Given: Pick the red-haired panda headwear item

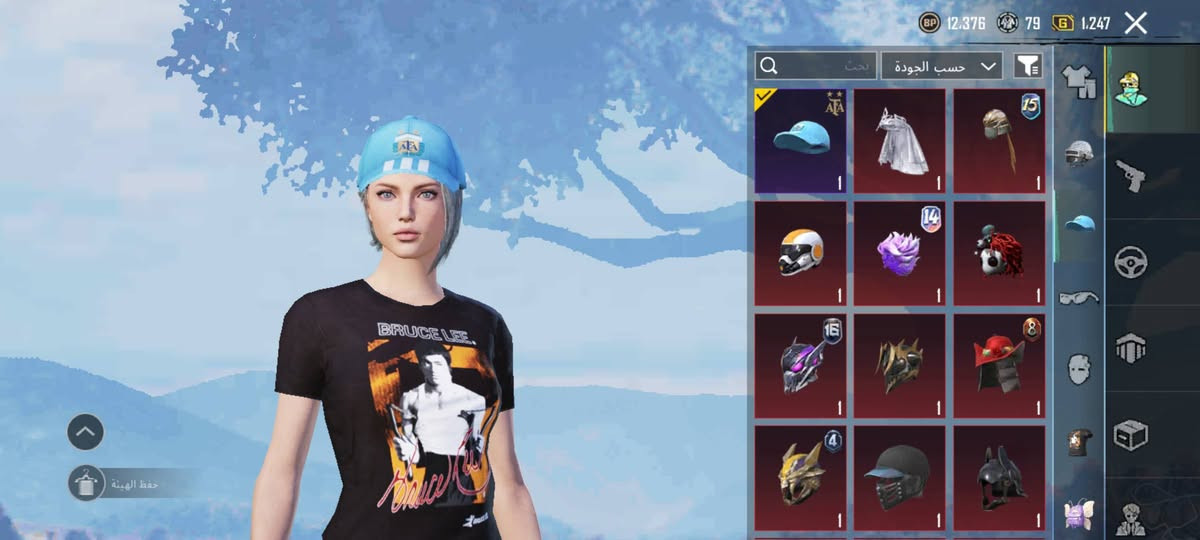Looking at the screenshot, I should coord(999,253).
